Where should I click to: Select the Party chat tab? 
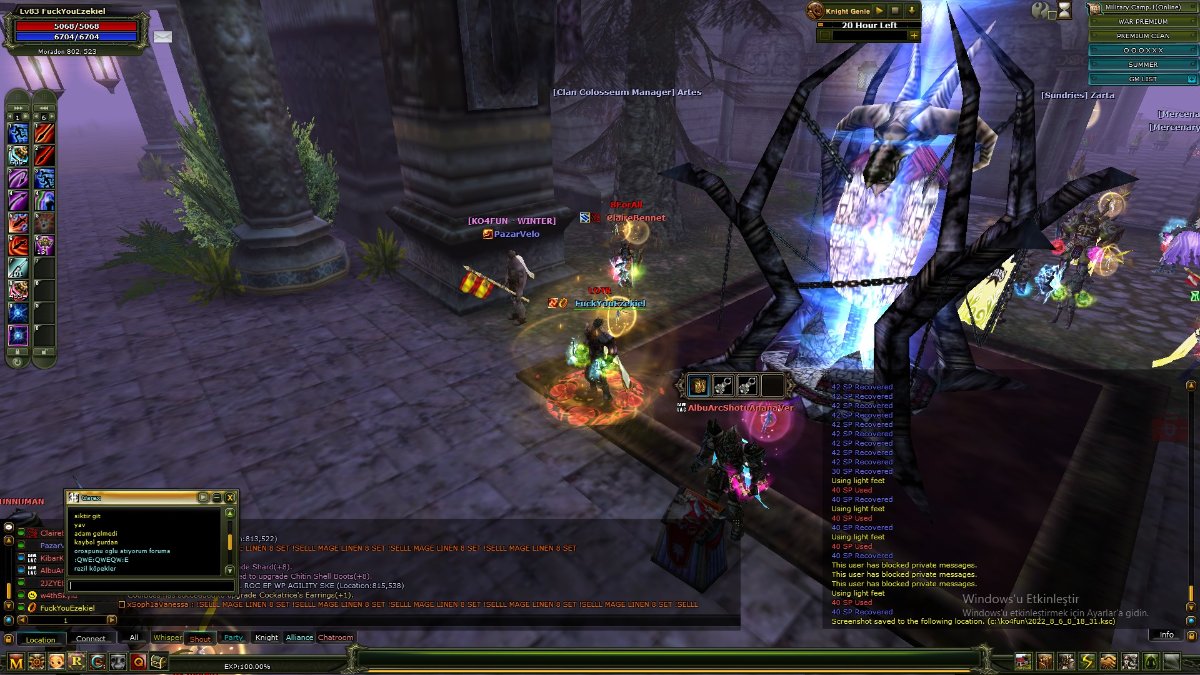(x=233, y=638)
